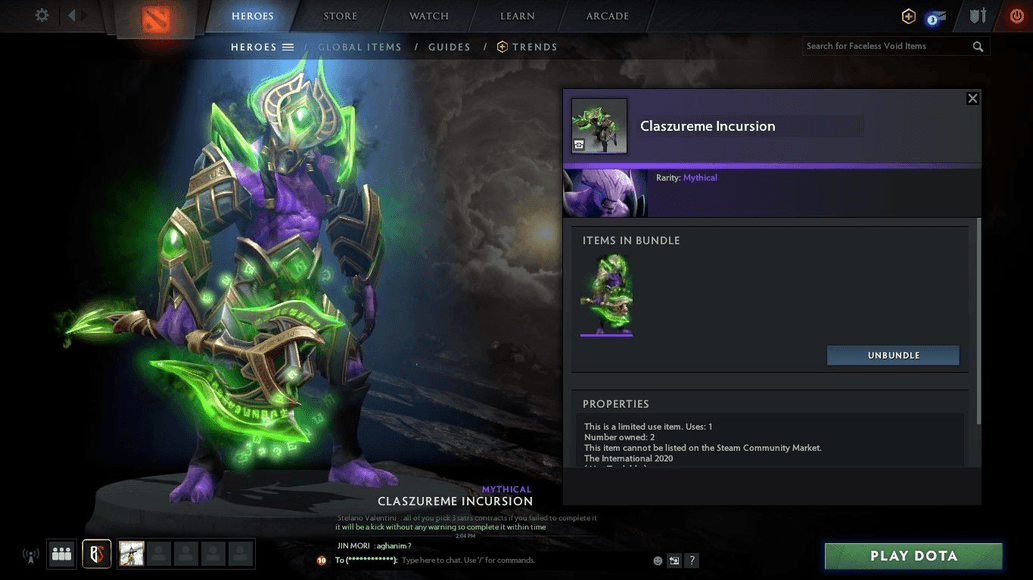The height and width of the screenshot is (580, 1033).
Task: Unbundle the Claszureme Incursion set
Action: [x=893, y=355]
